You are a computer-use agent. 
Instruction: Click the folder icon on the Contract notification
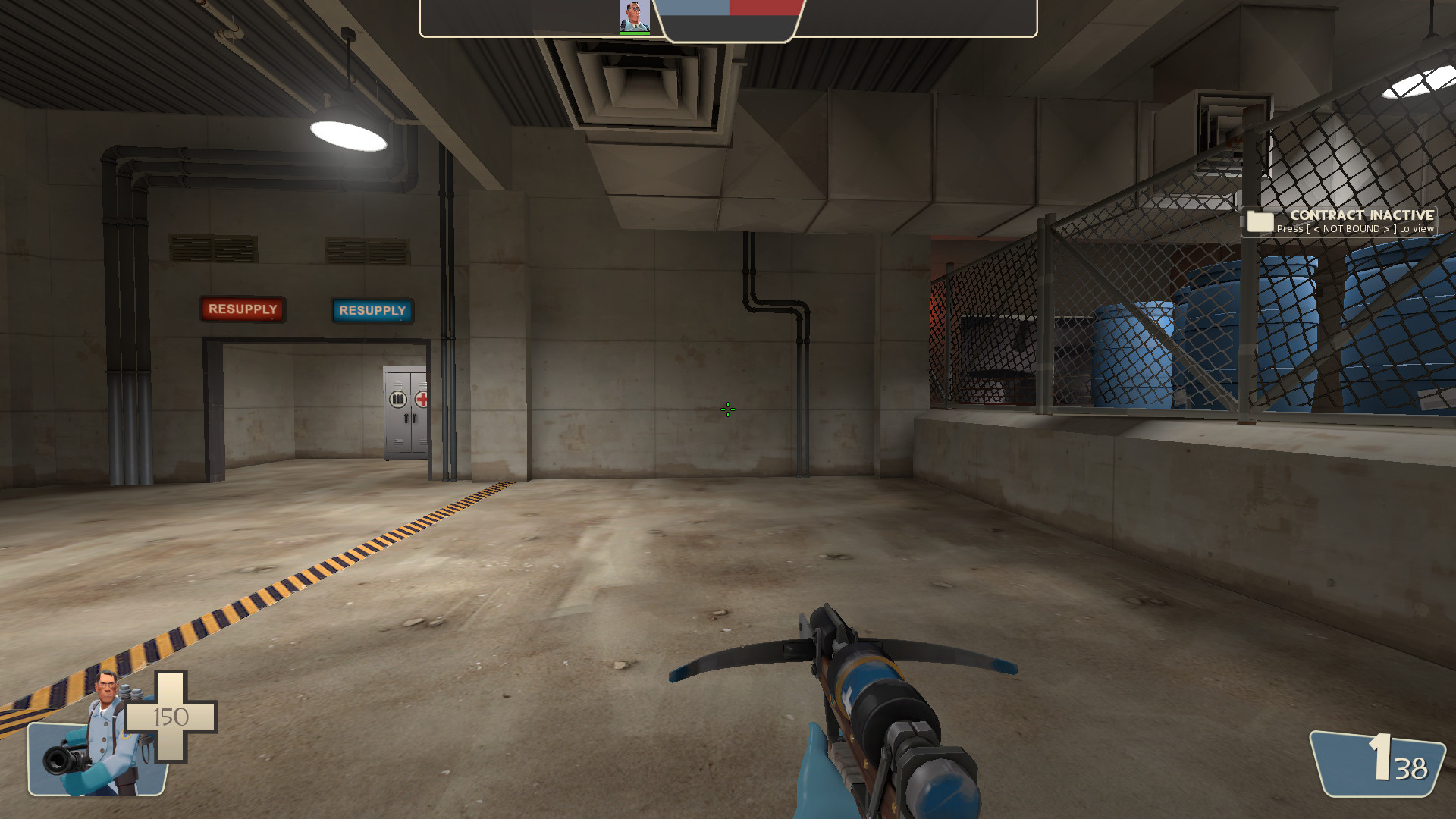(x=1259, y=222)
